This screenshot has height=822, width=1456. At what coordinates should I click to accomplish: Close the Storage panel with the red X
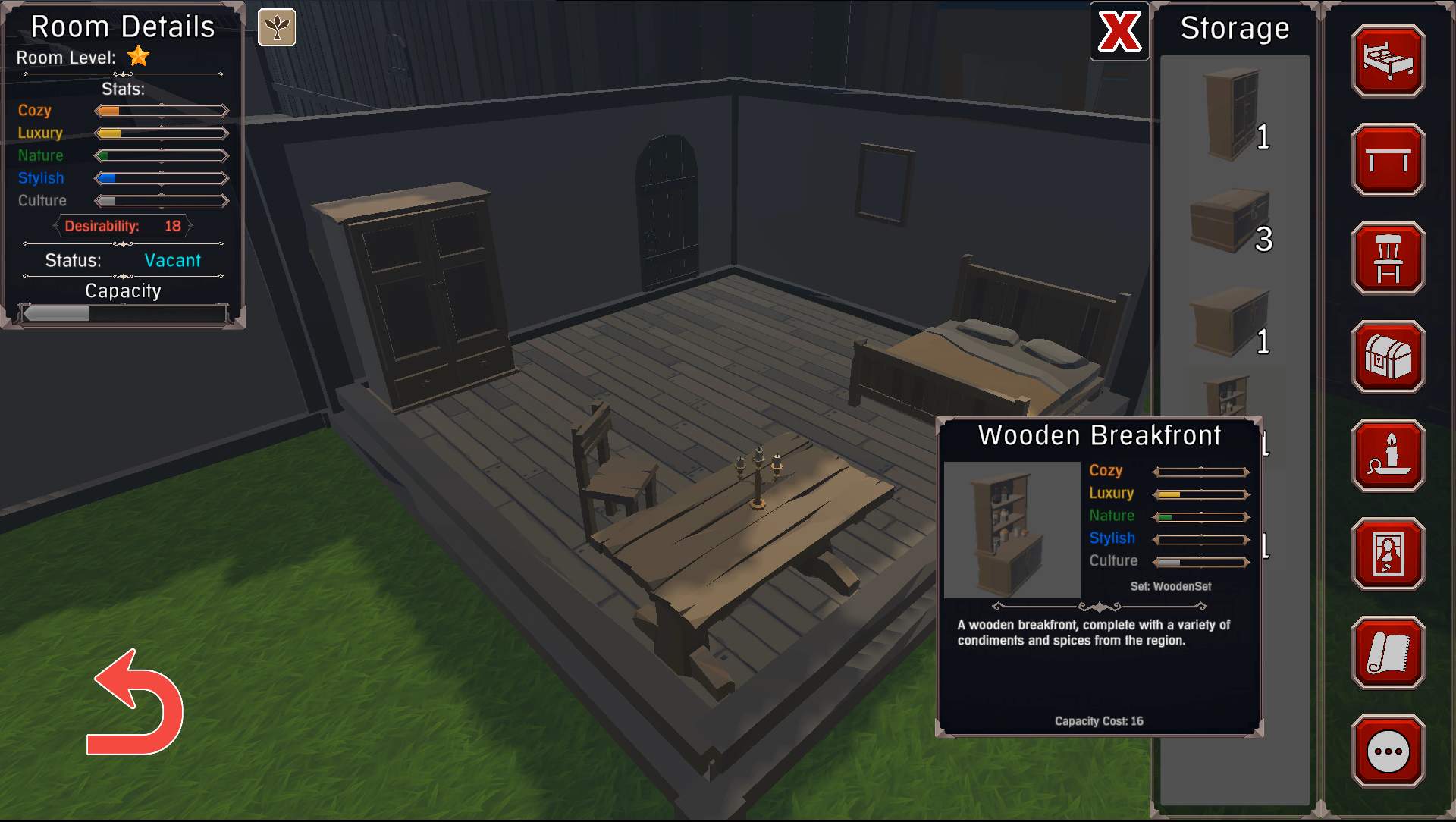click(1119, 32)
